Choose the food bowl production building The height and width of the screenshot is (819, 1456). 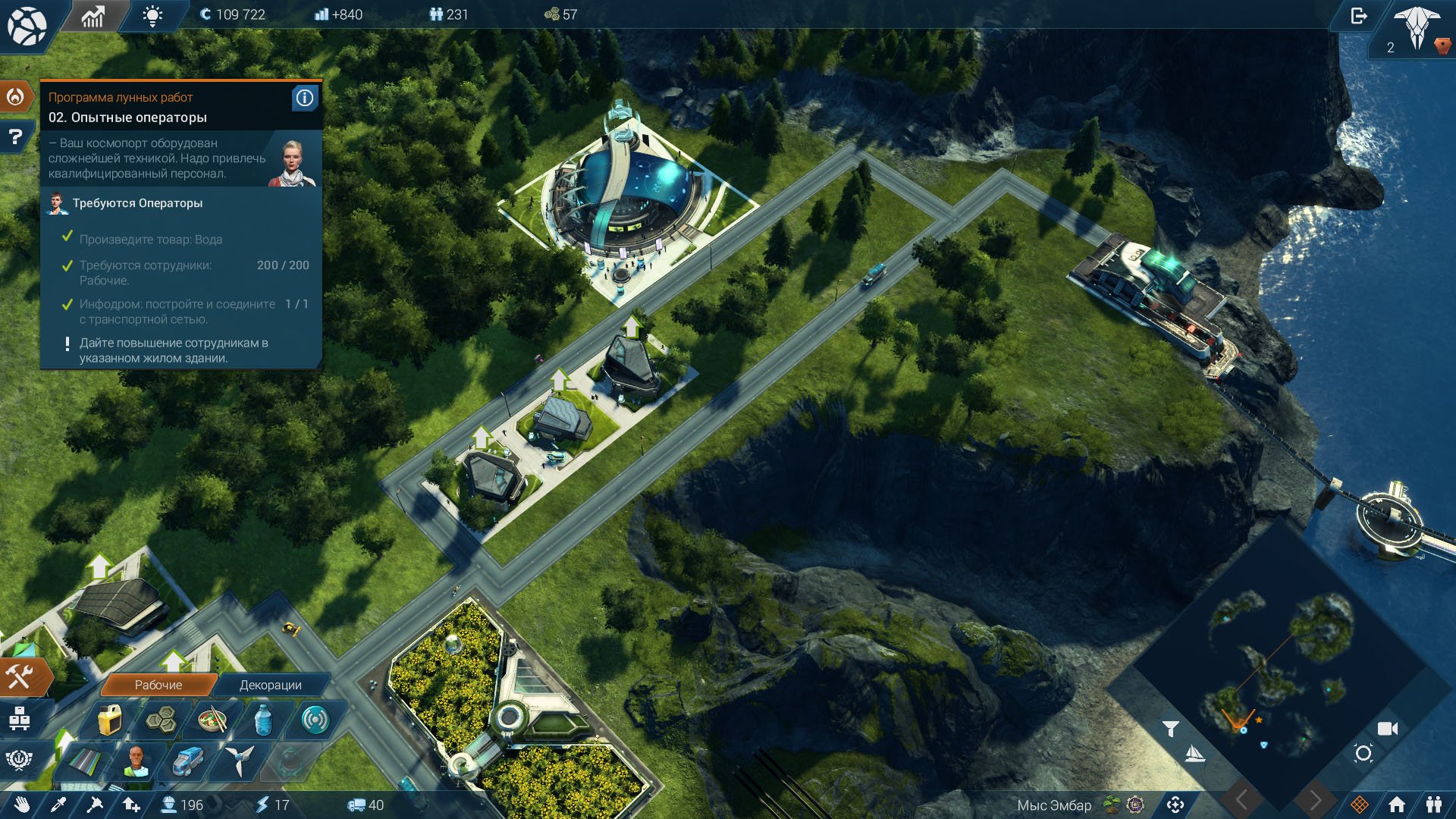tap(212, 720)
